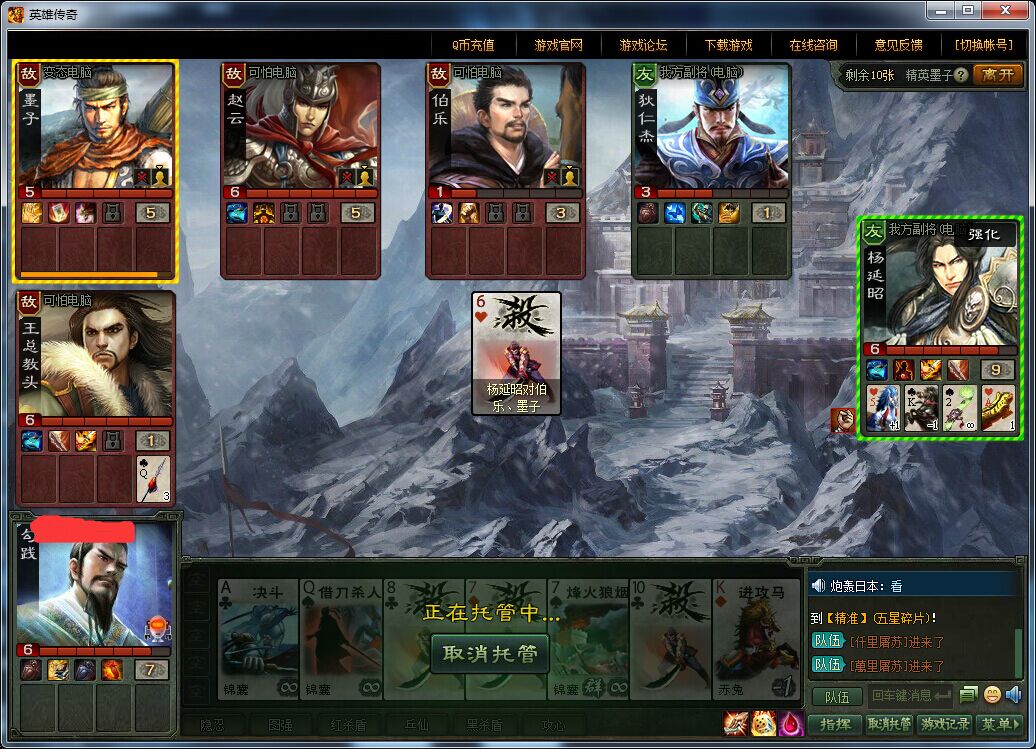1036x749 pixels.
Task: Click the help question mark beside 精英墨子
Action: click(x=961, y=75)
